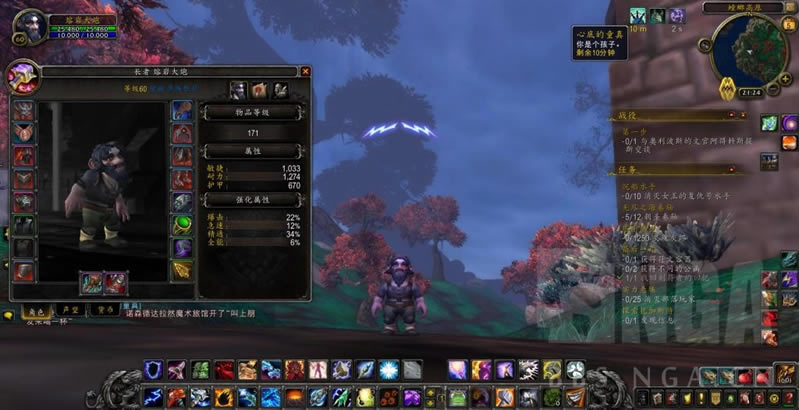The height and width of the screenshot is (410, 799).
Task: Close the character panel
Action: tap(306, 71)
